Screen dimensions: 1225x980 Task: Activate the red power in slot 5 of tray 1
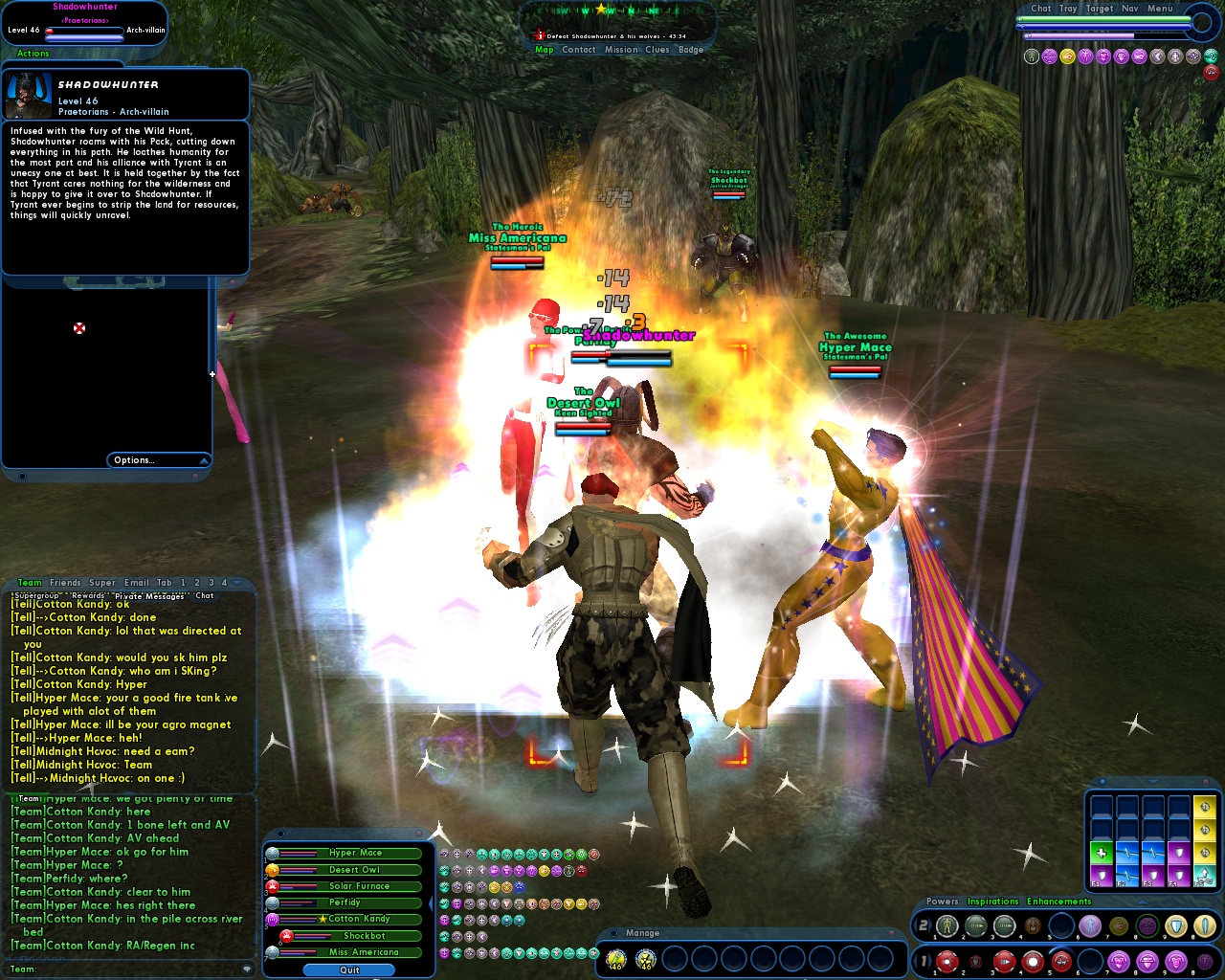[x=1061, y=962]
